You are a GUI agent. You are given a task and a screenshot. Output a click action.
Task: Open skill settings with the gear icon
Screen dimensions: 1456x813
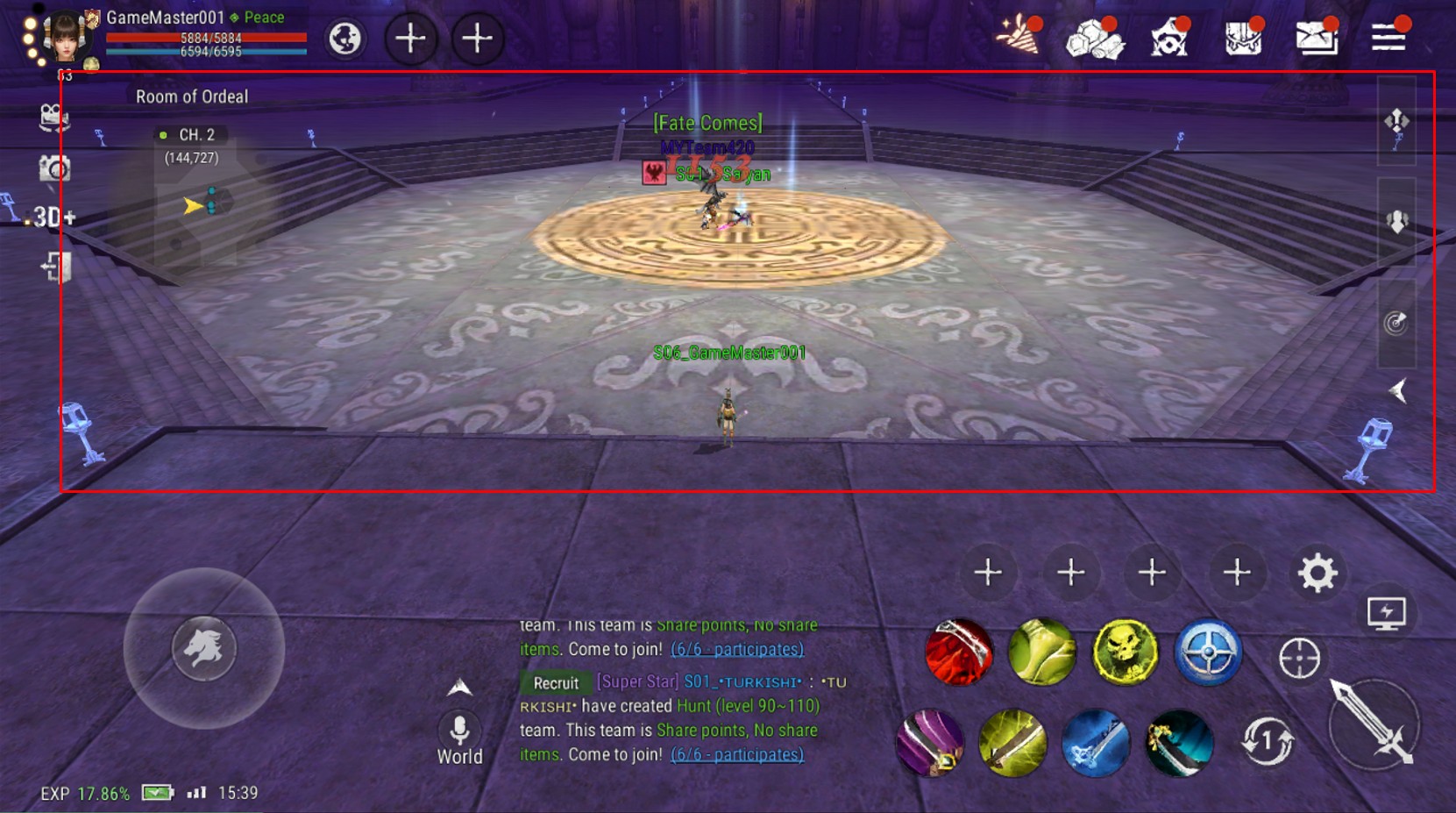(1317, 574)
